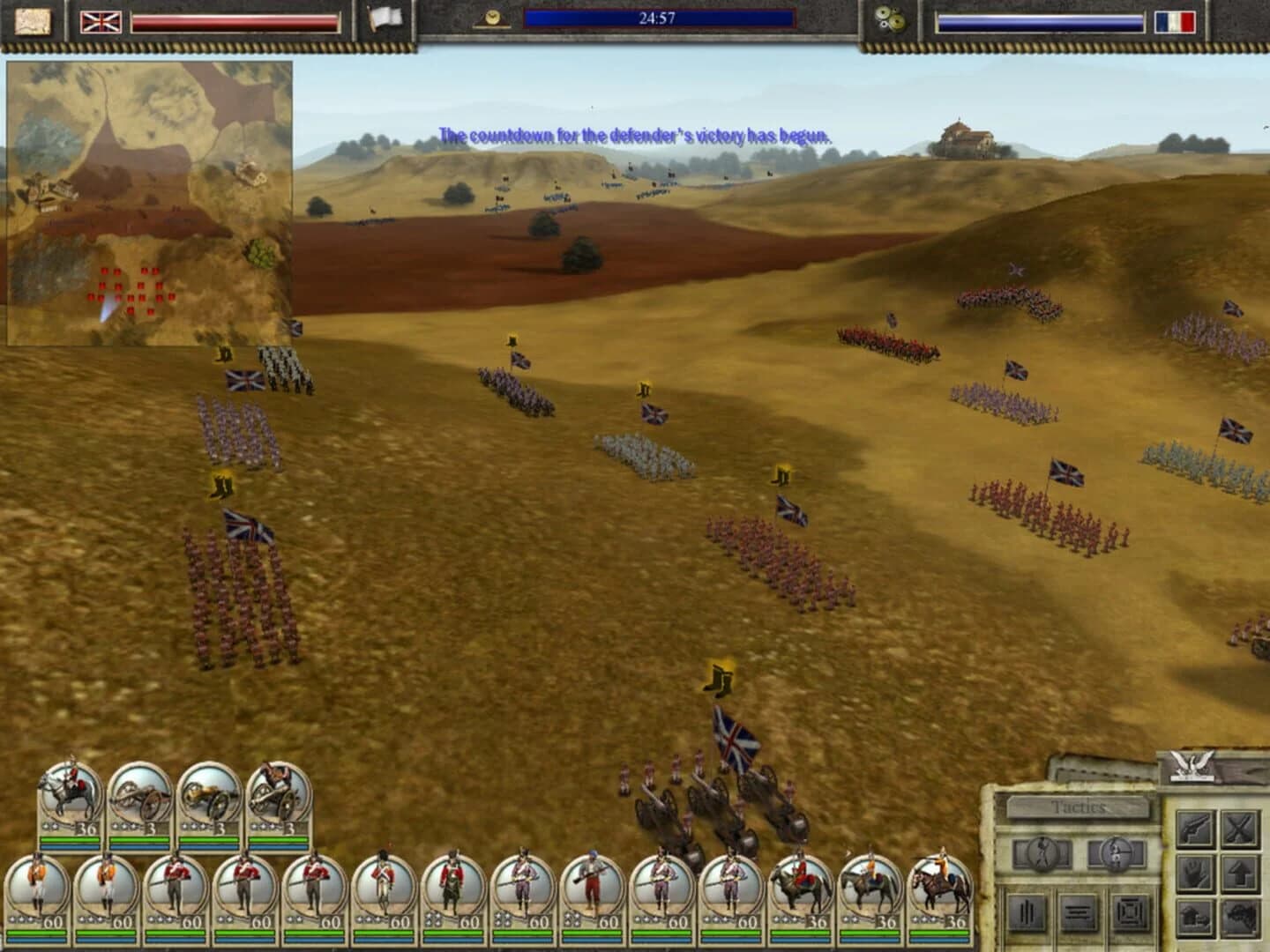
Task: Select the line formation icon
Action: tap(1077, 912)
